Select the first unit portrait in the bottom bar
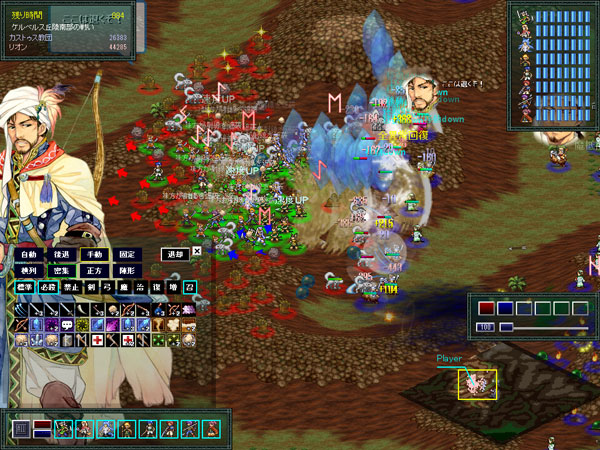 pyautogui.click(x=63, y=430)
